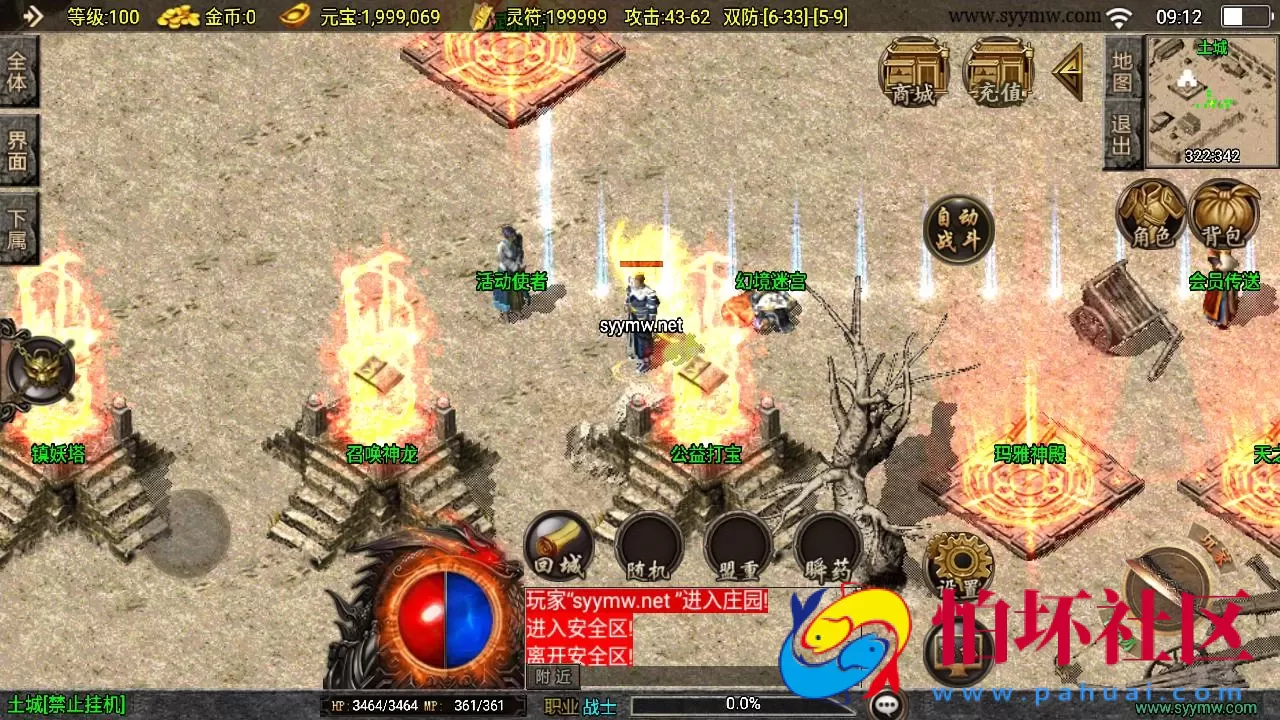The image size is (1280, 720).
Task: Toggle 自动战斗 auto-battle mode
Action: (x=957, y=228)
